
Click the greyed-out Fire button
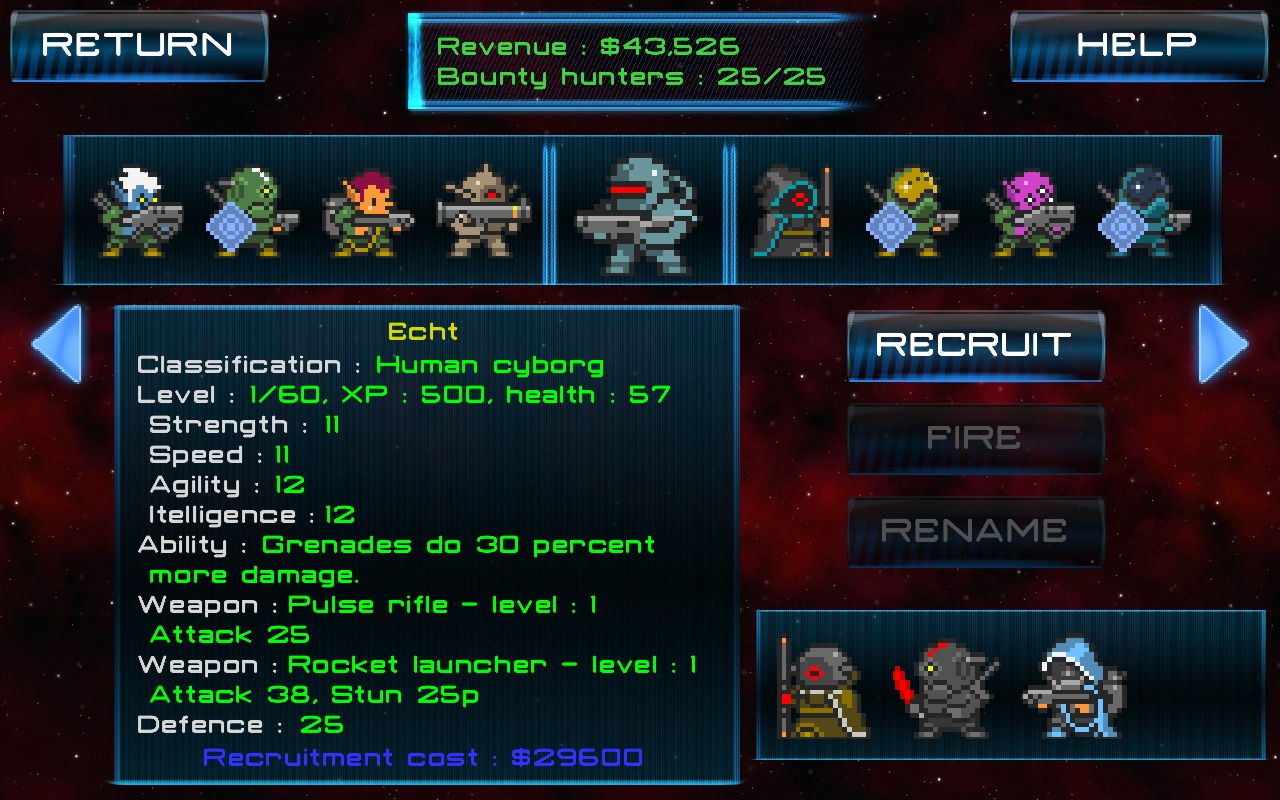pos(975,438)
